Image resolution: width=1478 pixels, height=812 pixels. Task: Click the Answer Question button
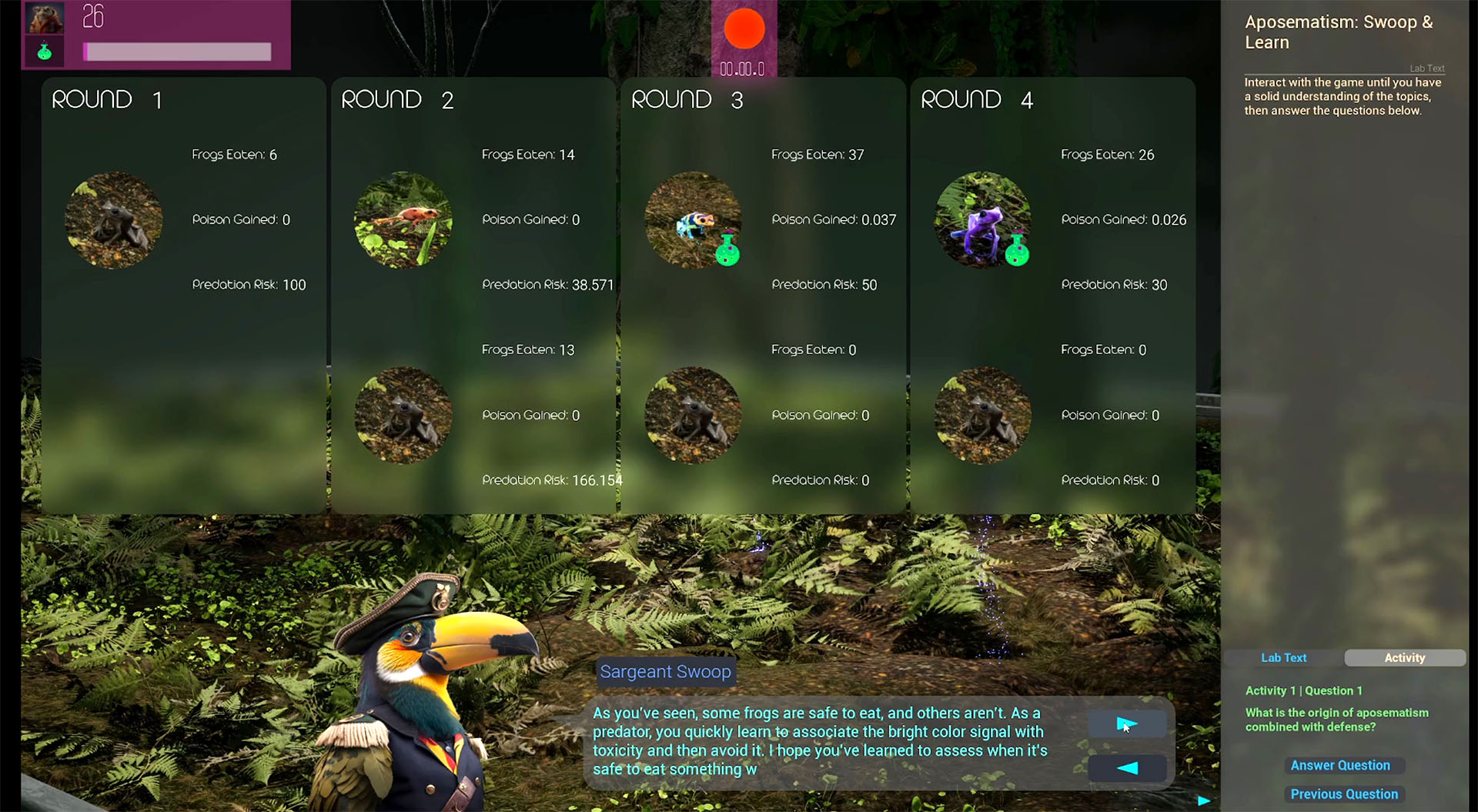[1340, 765]
